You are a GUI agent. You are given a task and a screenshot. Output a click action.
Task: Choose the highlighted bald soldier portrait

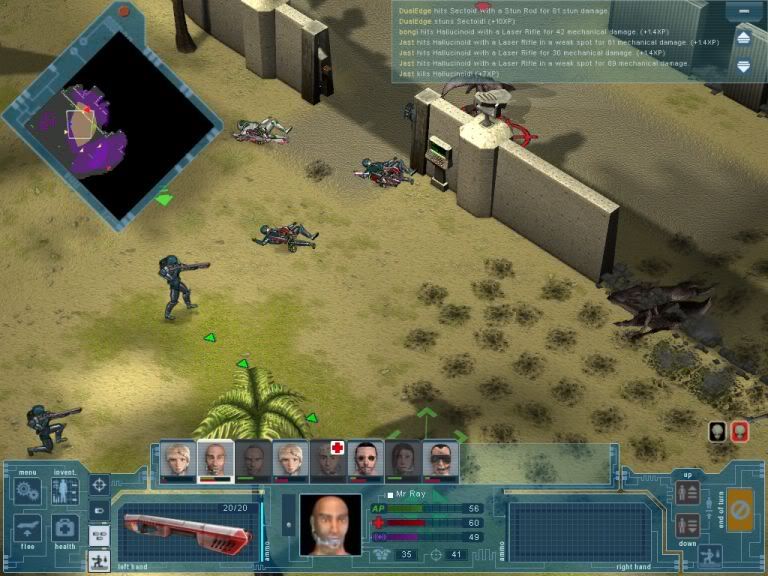point(214,459)
